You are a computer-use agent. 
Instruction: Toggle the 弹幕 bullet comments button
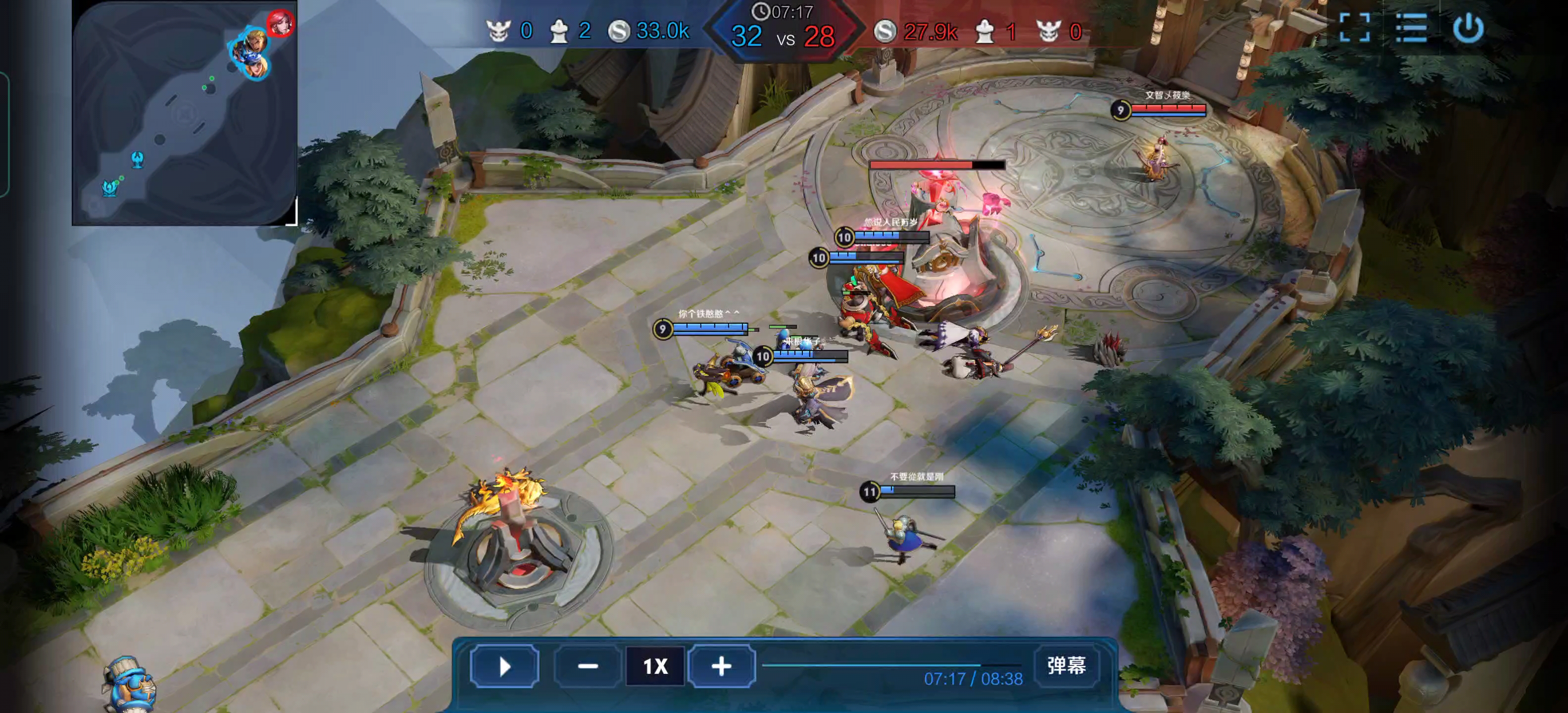click(x=1066, y=665)
